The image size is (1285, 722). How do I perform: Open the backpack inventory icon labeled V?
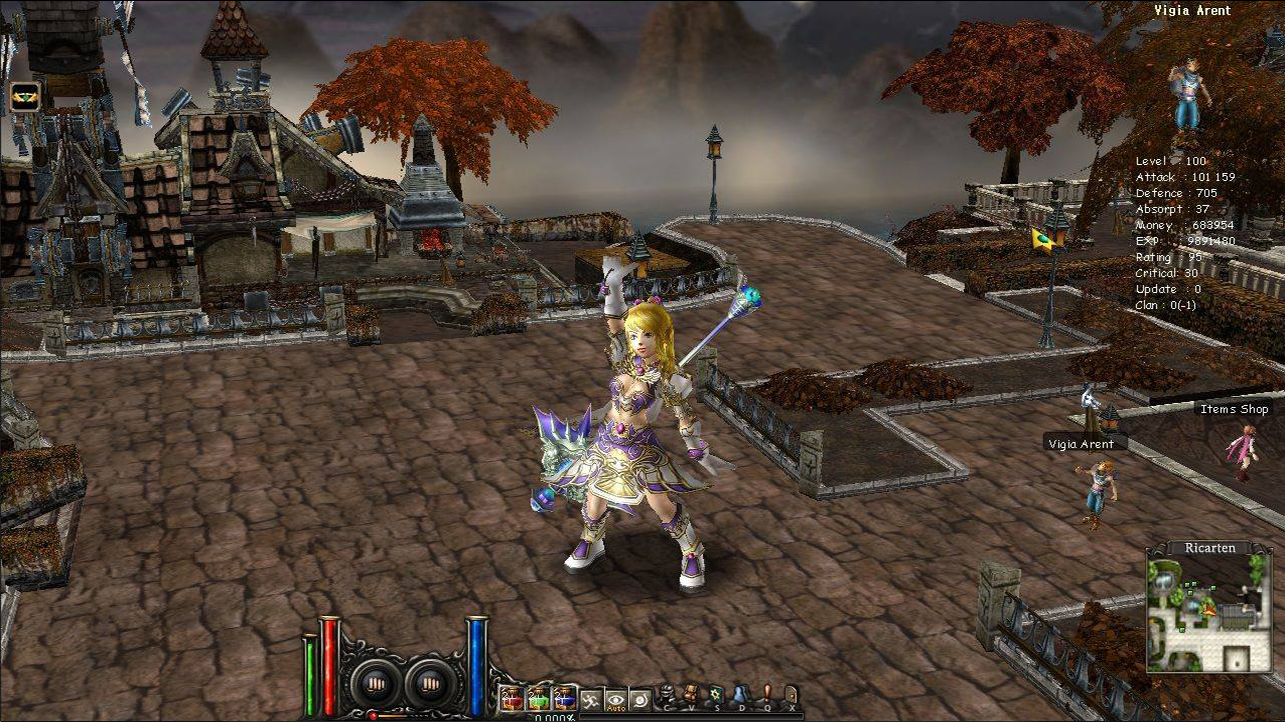[692, 697]
